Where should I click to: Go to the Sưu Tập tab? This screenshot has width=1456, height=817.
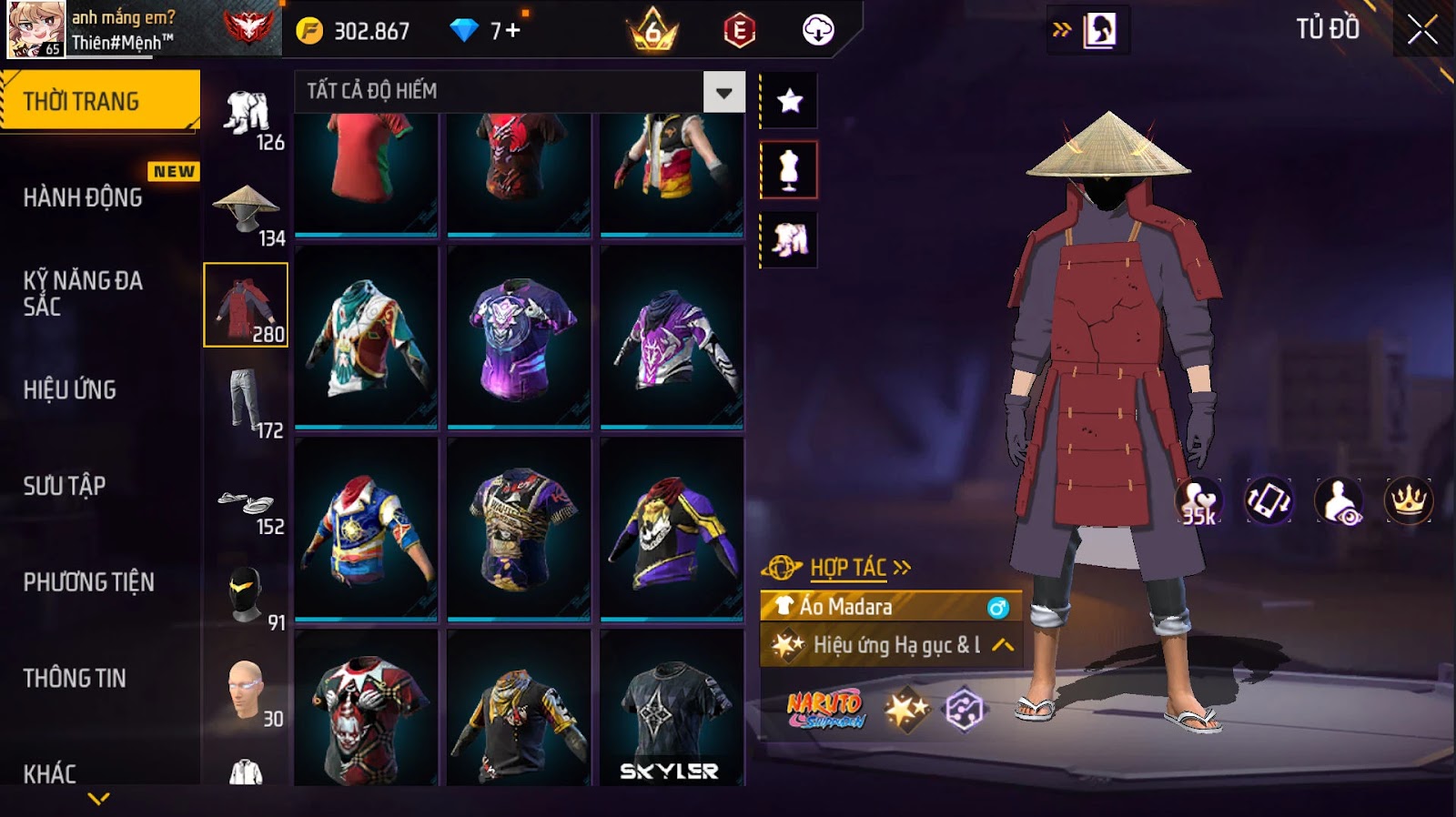(66, 486)
